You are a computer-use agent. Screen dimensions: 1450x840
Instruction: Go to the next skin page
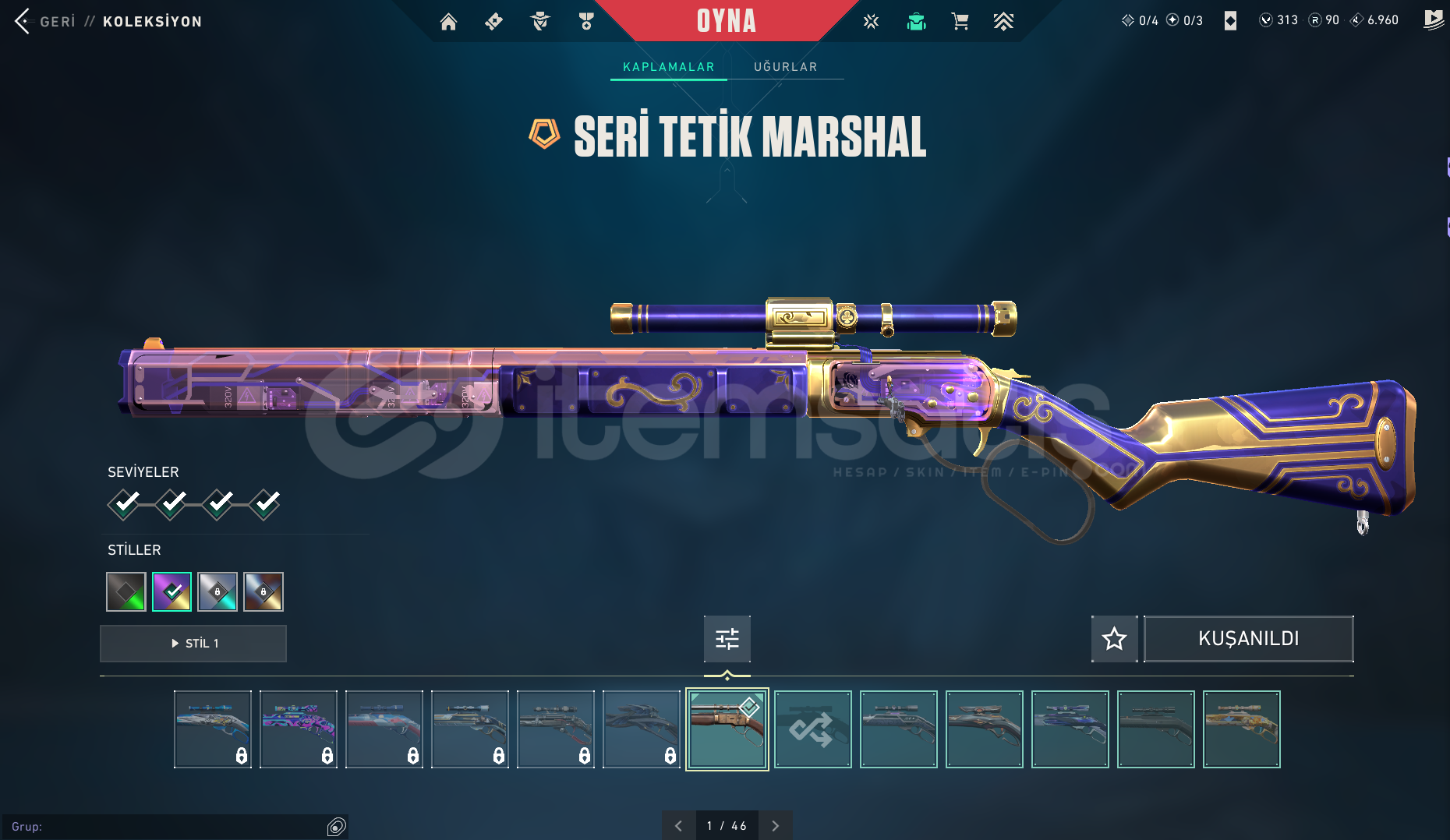[775, 826]
